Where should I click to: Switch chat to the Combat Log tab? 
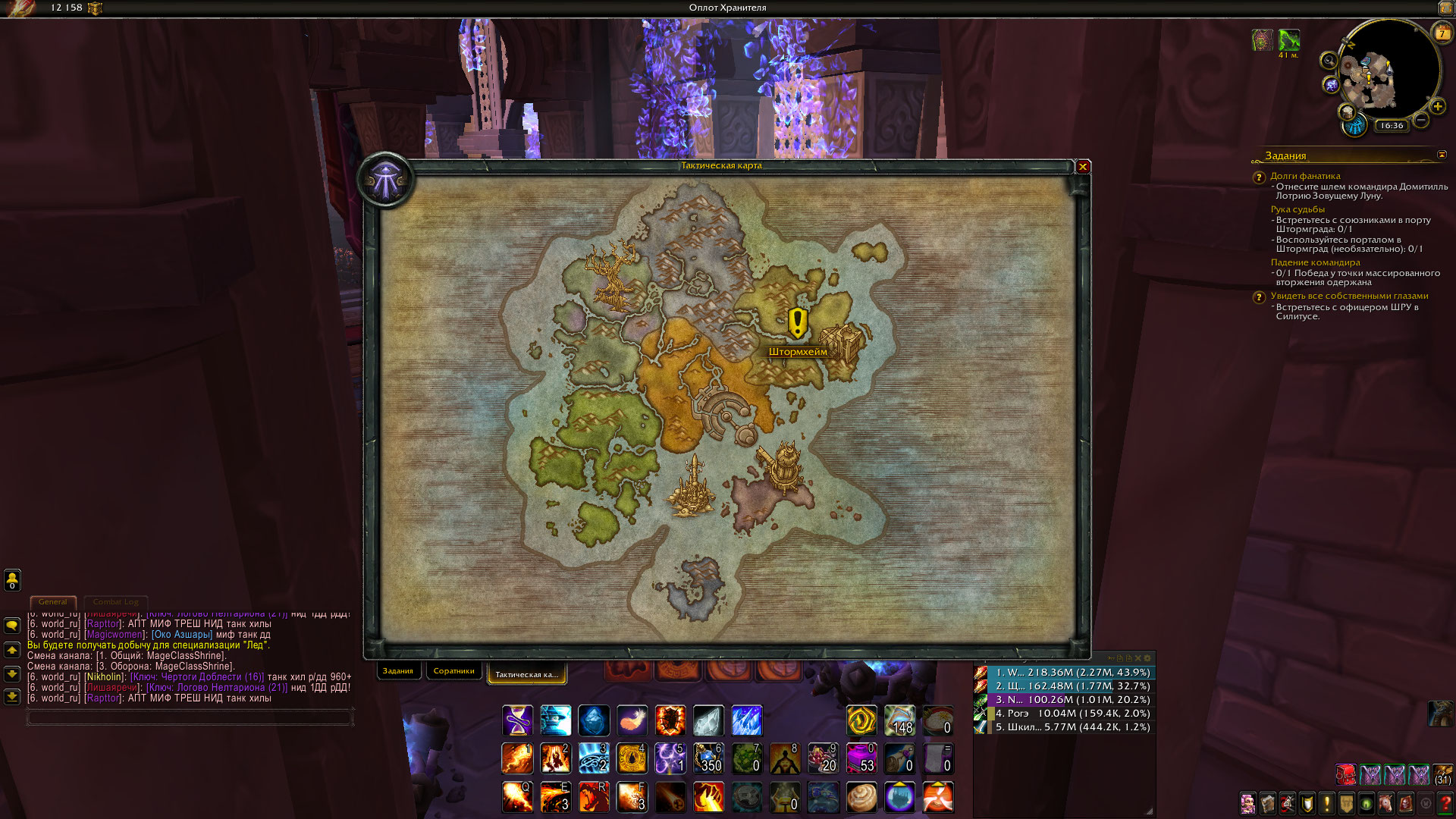coord(115,602)
